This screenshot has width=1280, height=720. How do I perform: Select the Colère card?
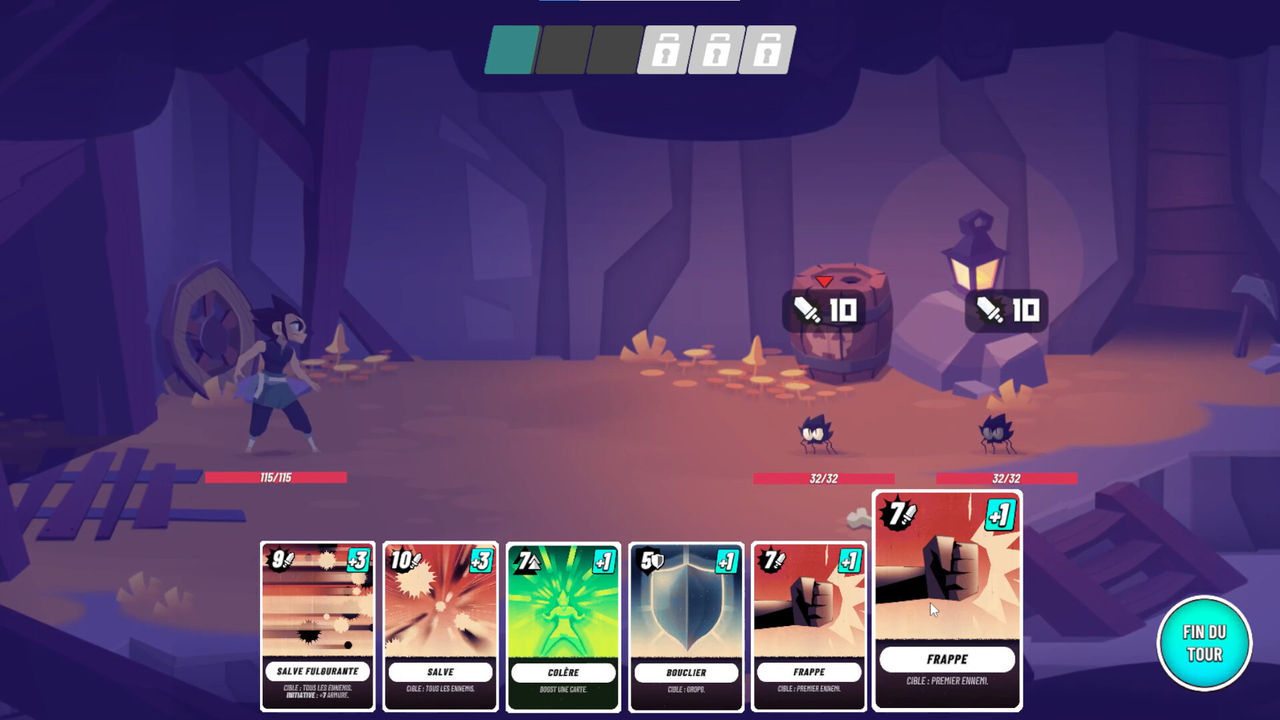(x=565, y=620)
